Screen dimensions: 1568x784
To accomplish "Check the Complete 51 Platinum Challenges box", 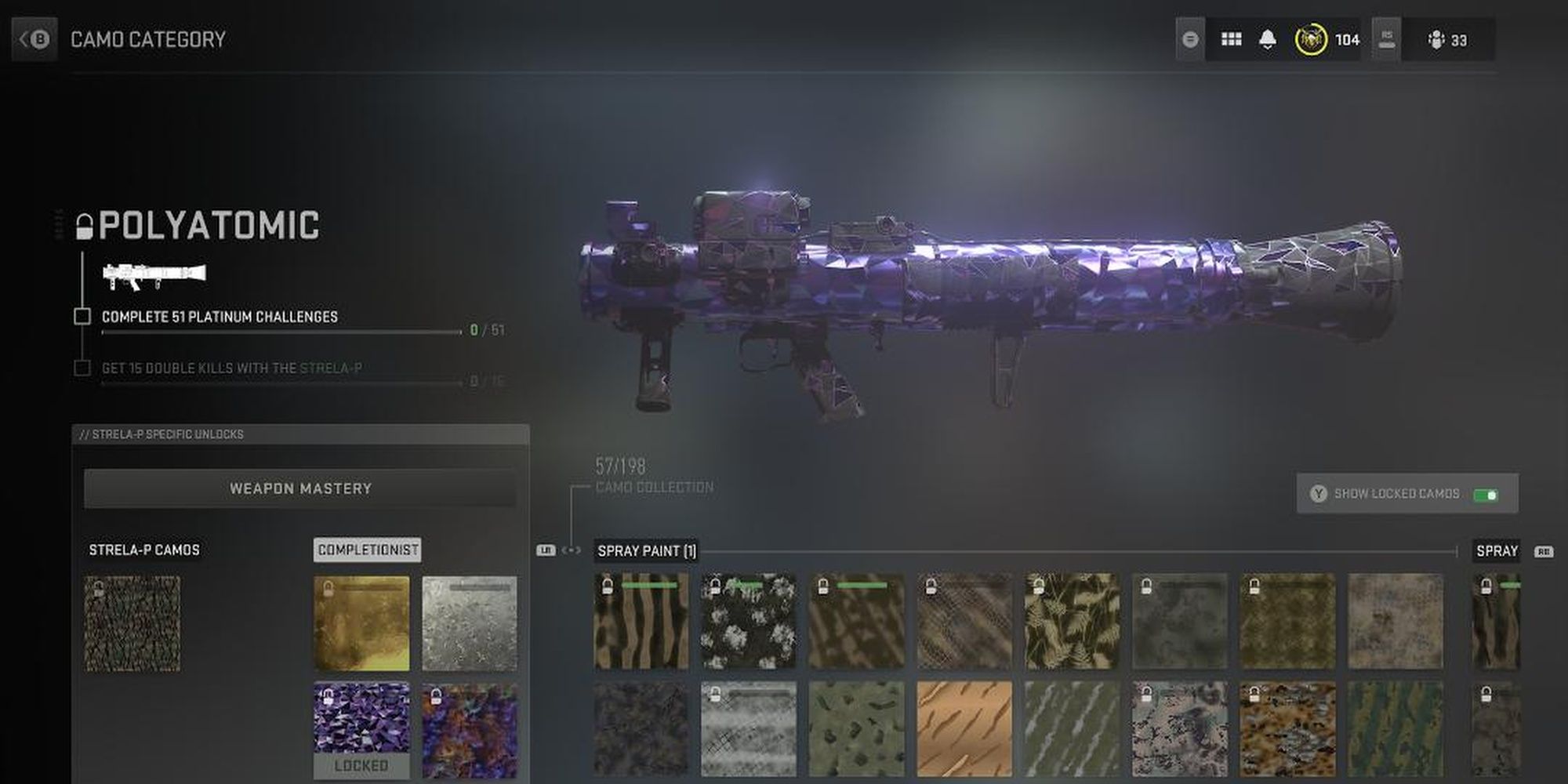I will coord(81,318).
